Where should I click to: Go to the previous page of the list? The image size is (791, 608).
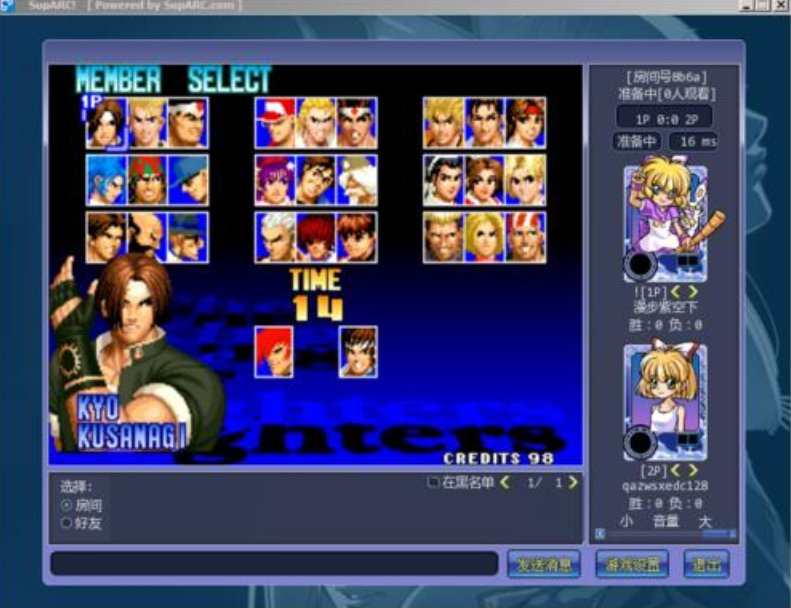[505, 483]
